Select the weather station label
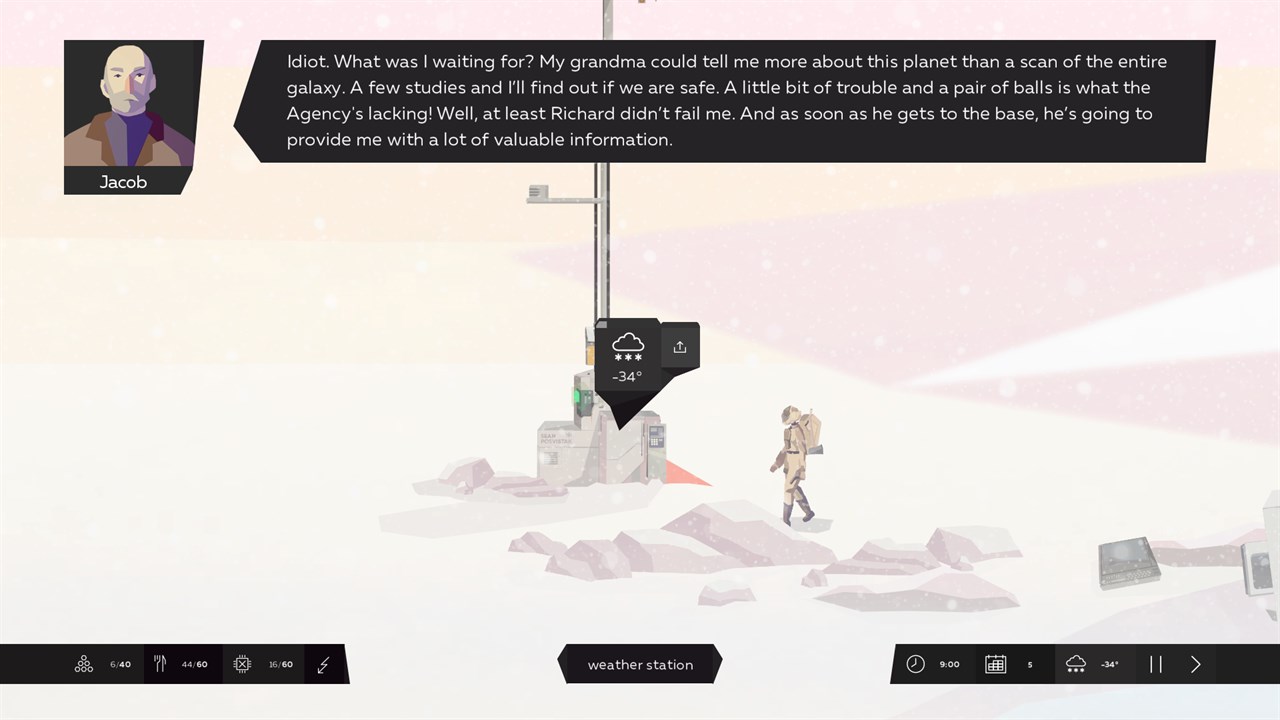 pyautogui.click(x=640, y=664)
